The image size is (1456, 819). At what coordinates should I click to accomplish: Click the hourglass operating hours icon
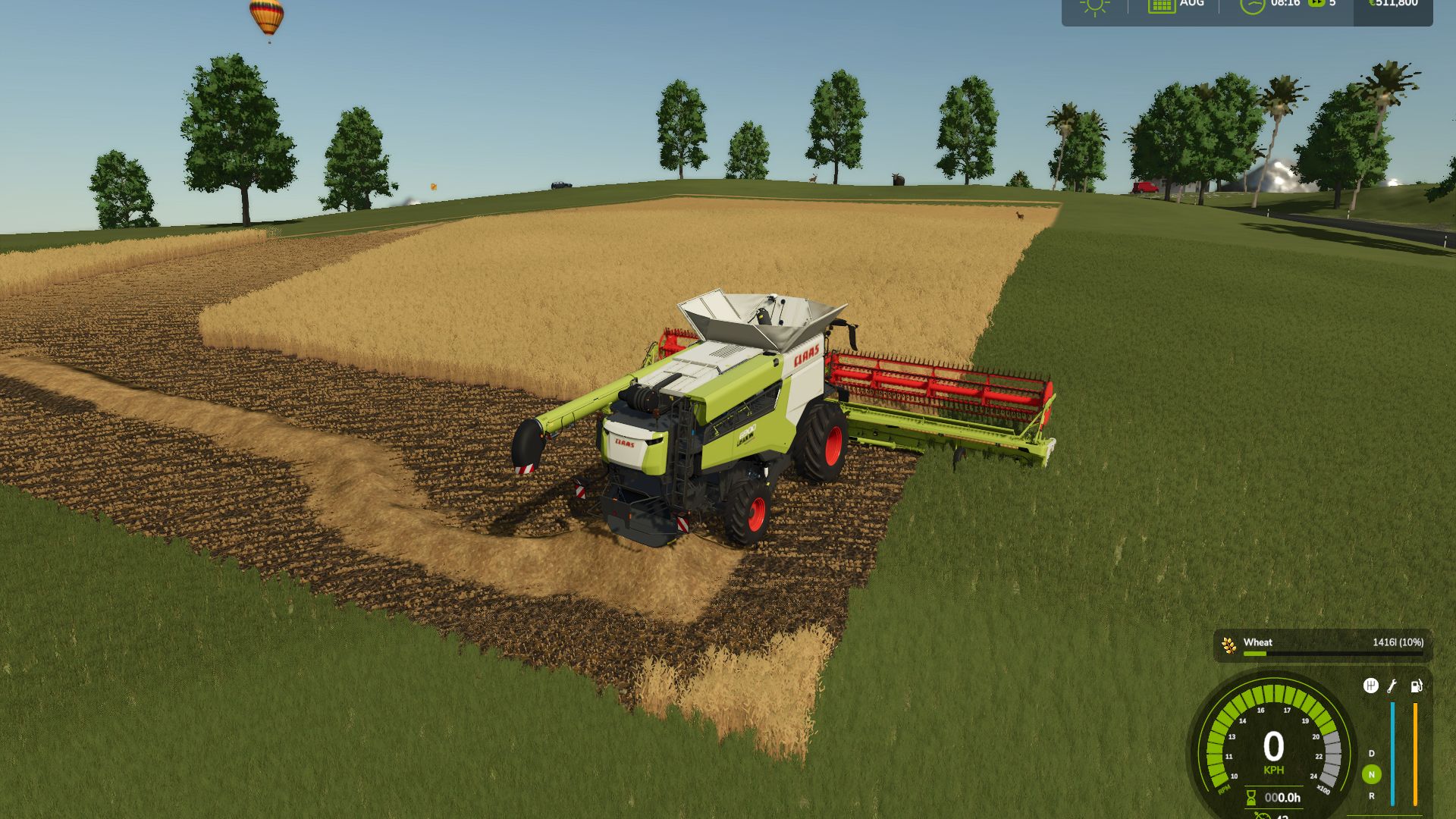pos(1251,798)
